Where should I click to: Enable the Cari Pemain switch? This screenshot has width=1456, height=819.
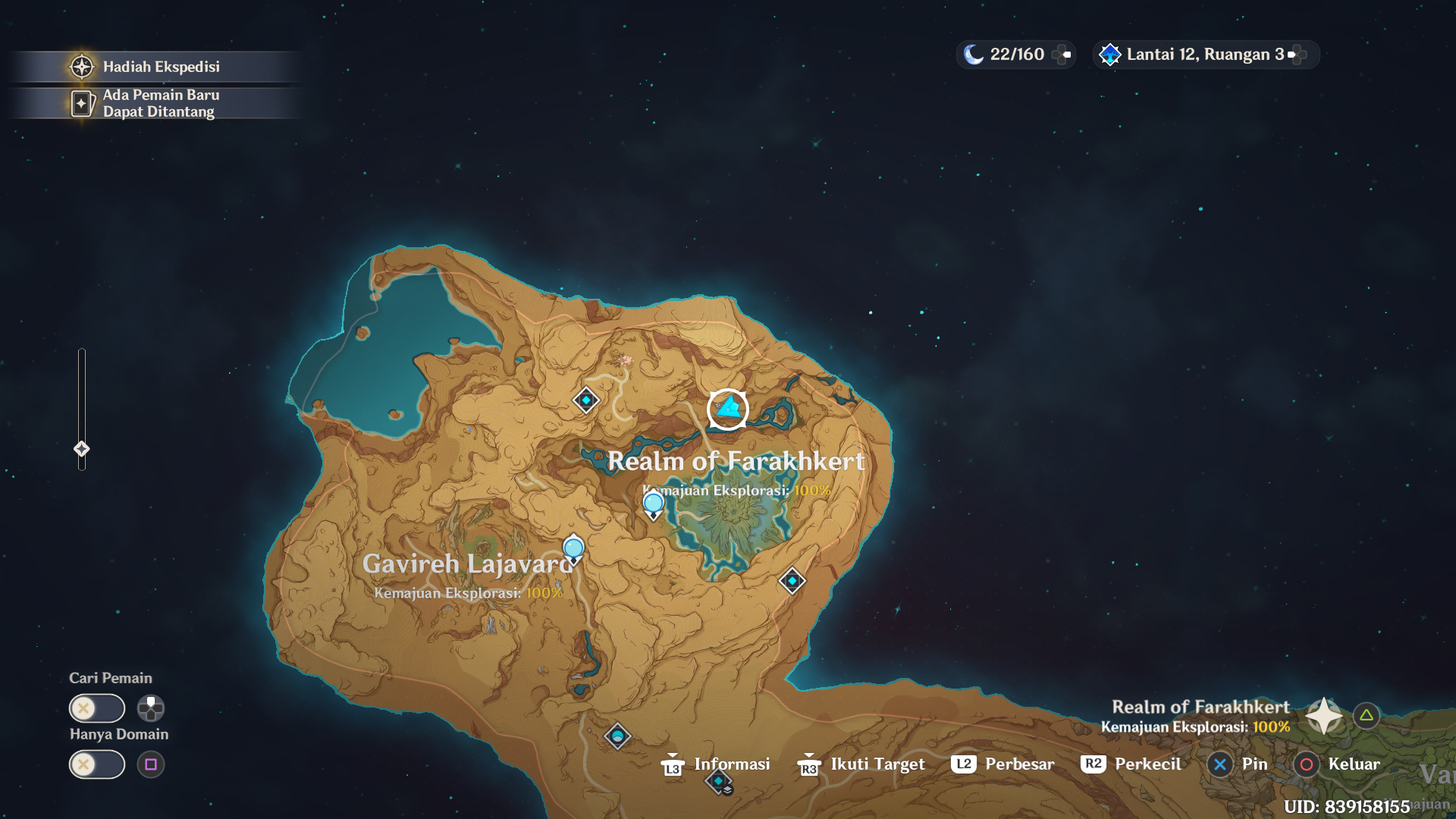click(x=96, y=708)
